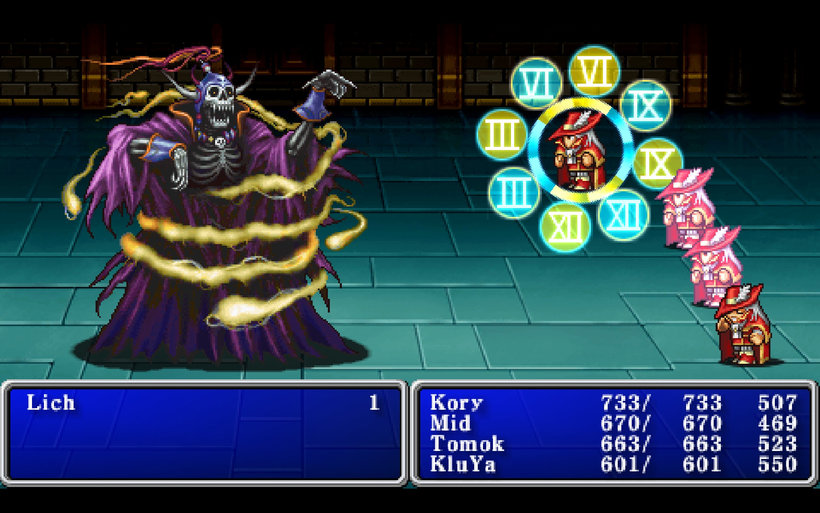Click KluYa's party status row
The height and width of the screenshot is (513, 820).
(464, 464)
